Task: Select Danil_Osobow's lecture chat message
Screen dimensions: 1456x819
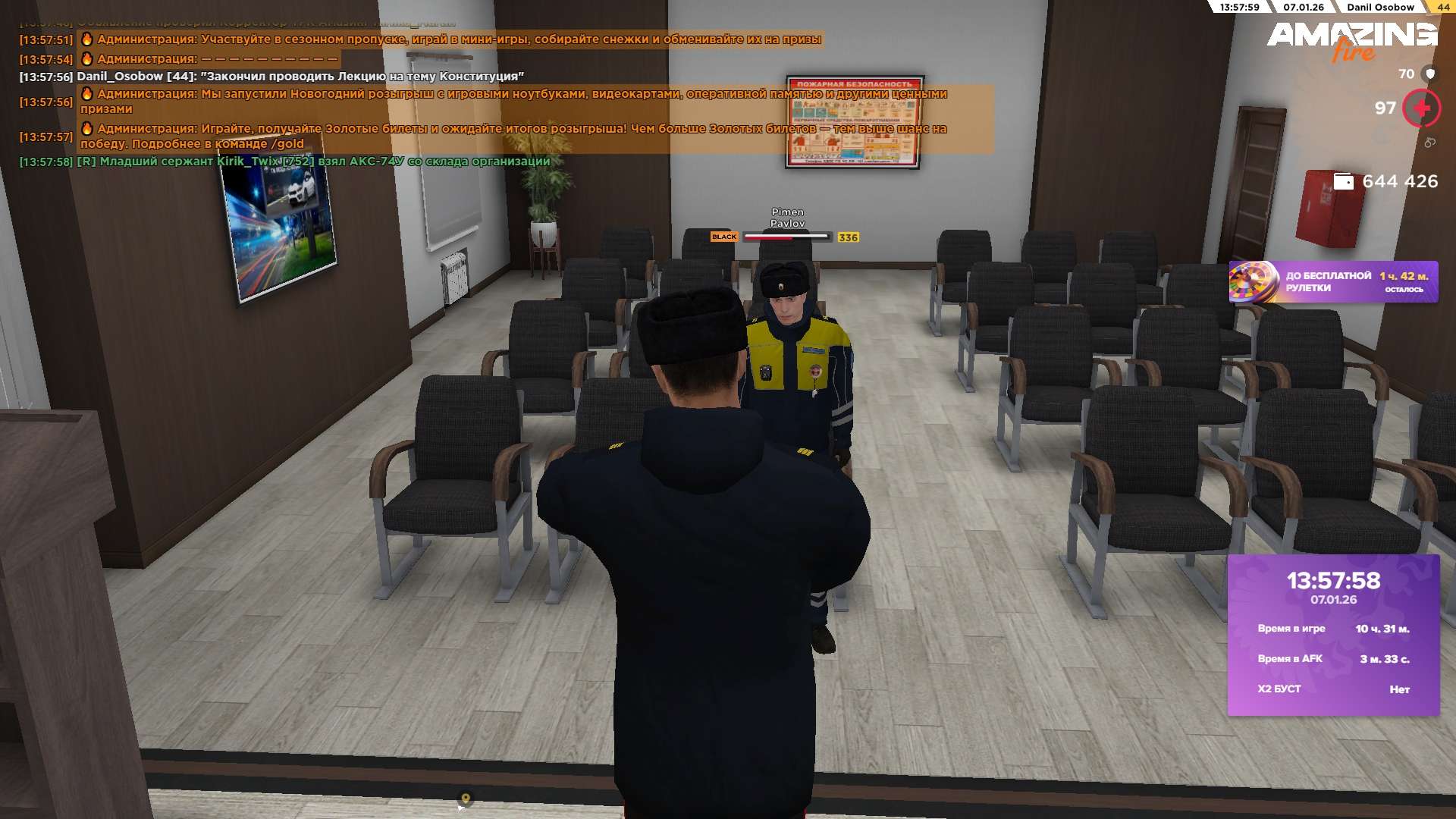Action: click(300, 77)
